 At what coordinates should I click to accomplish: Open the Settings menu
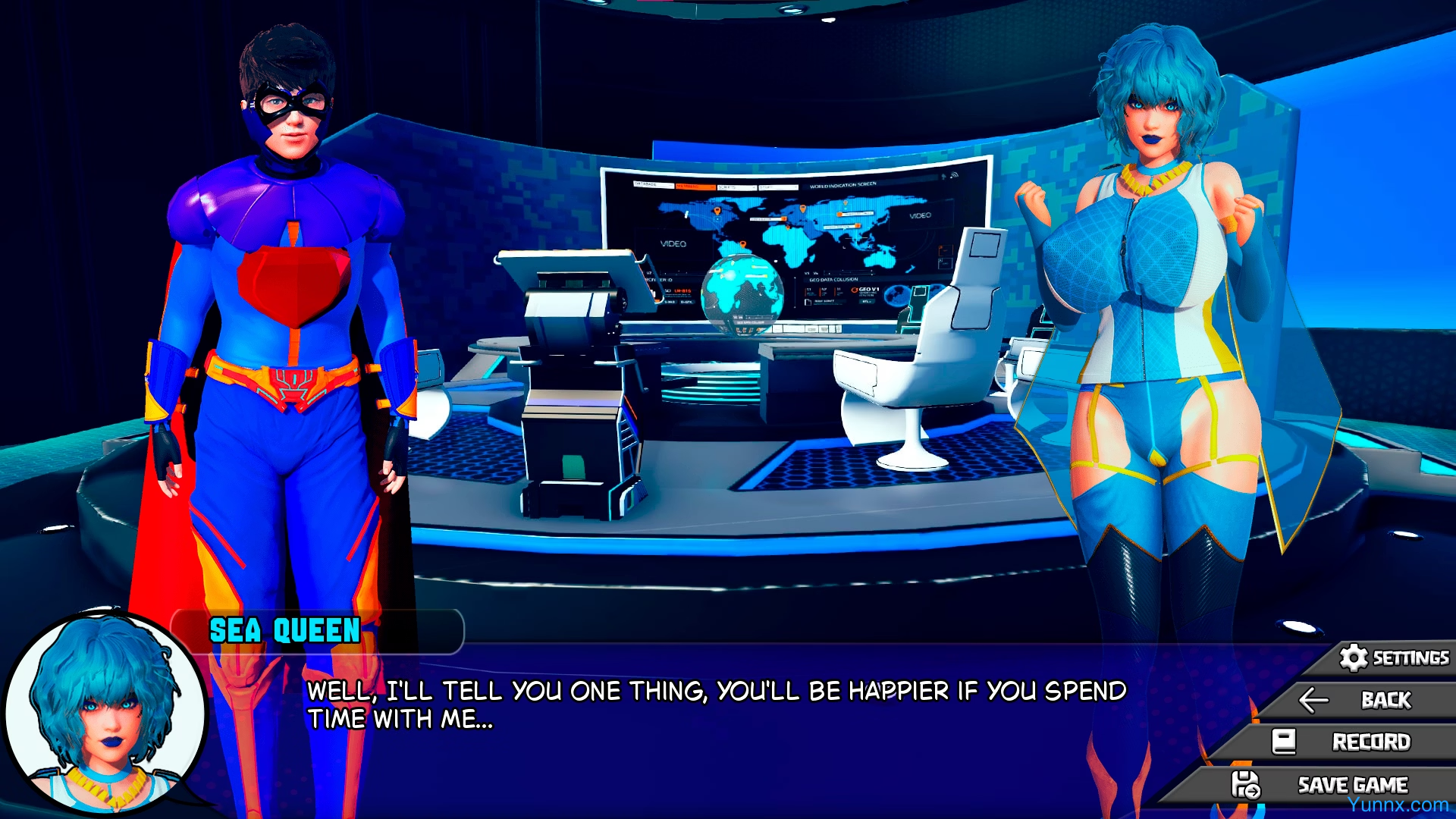1394,657
